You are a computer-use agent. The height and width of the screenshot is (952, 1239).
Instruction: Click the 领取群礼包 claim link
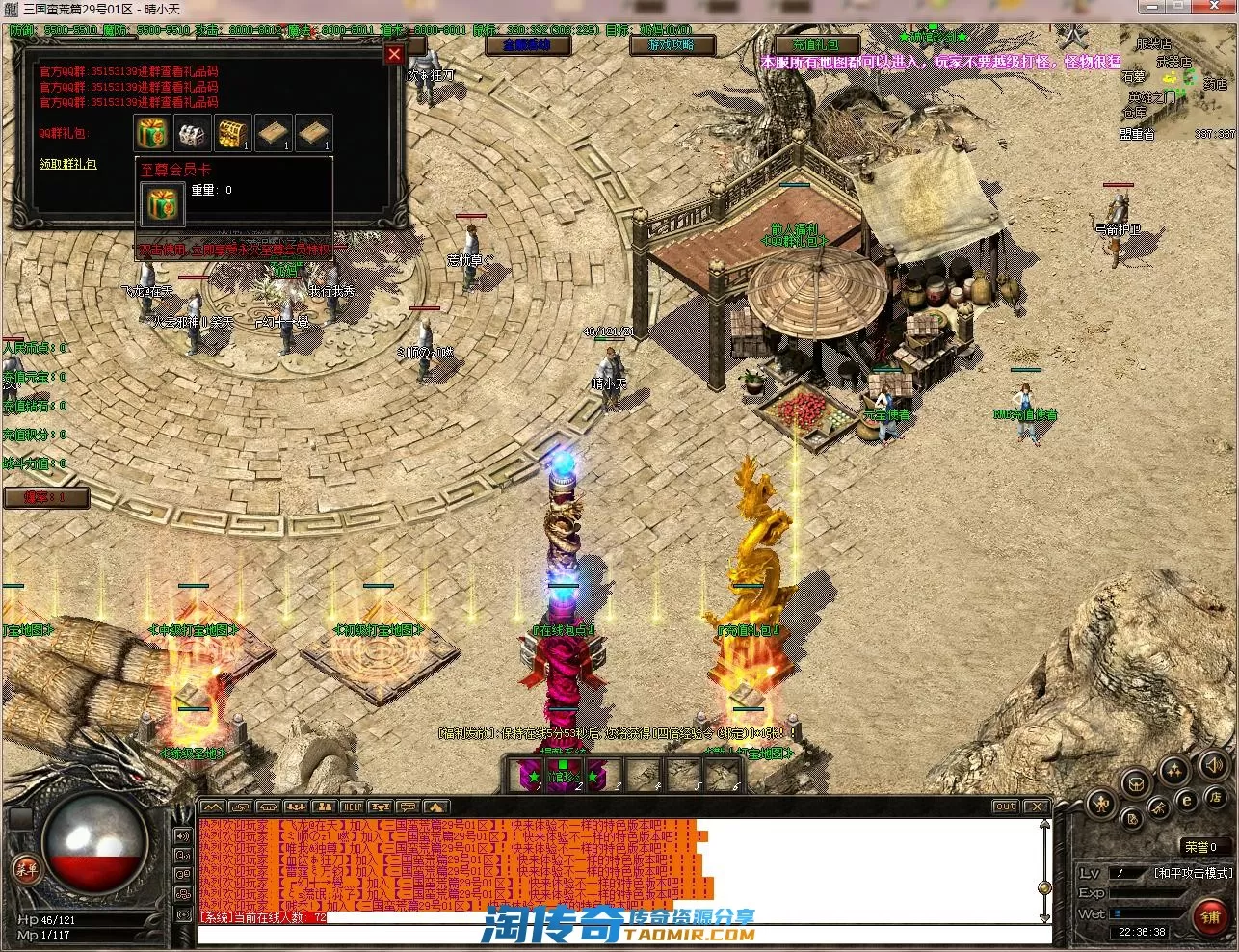tap(67, 165)
